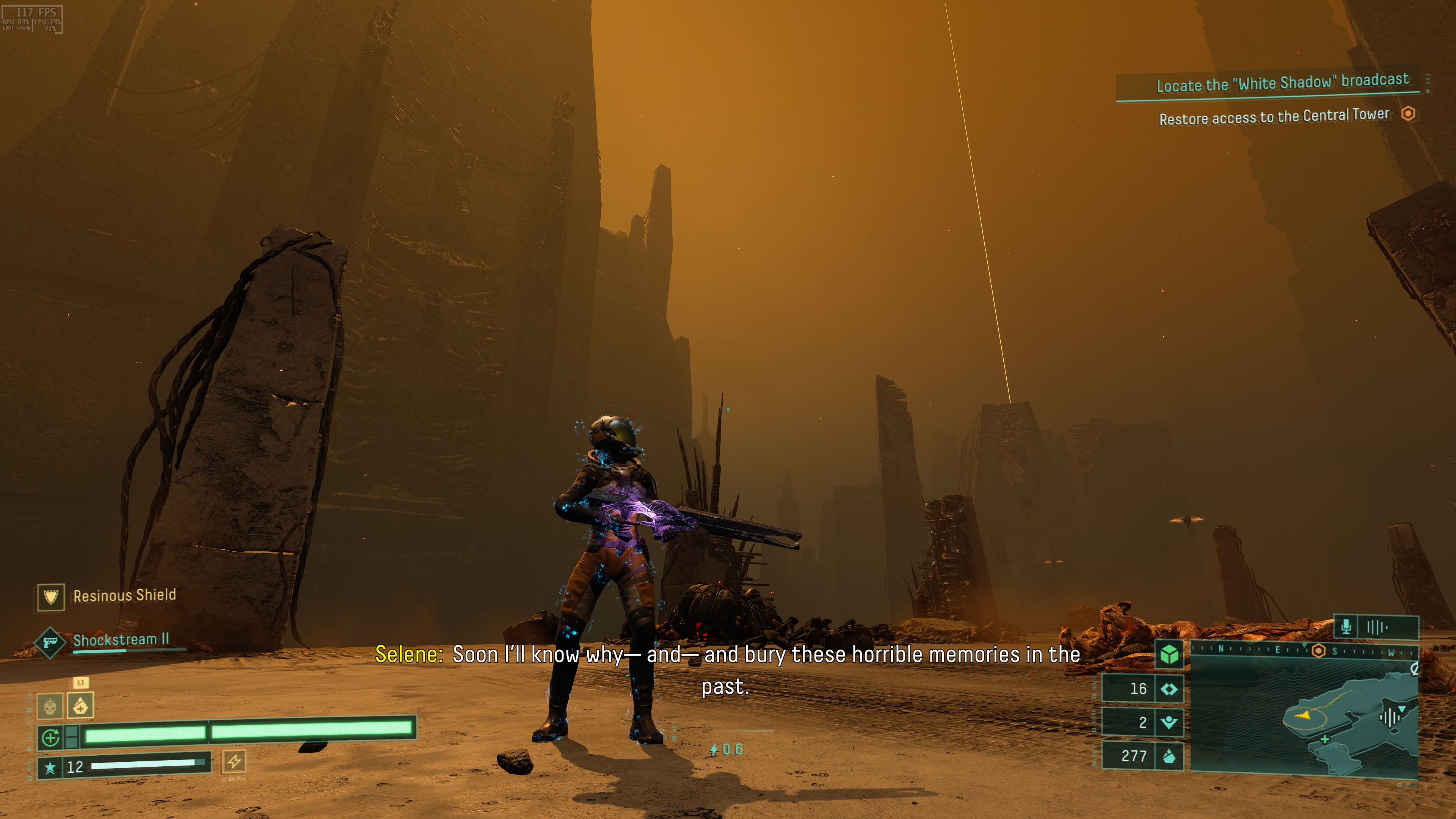Activate the lightning bolt Alt-Fire icon
Image resolution: width=1456 pixels, height=819 pixels.
[234, 761]
